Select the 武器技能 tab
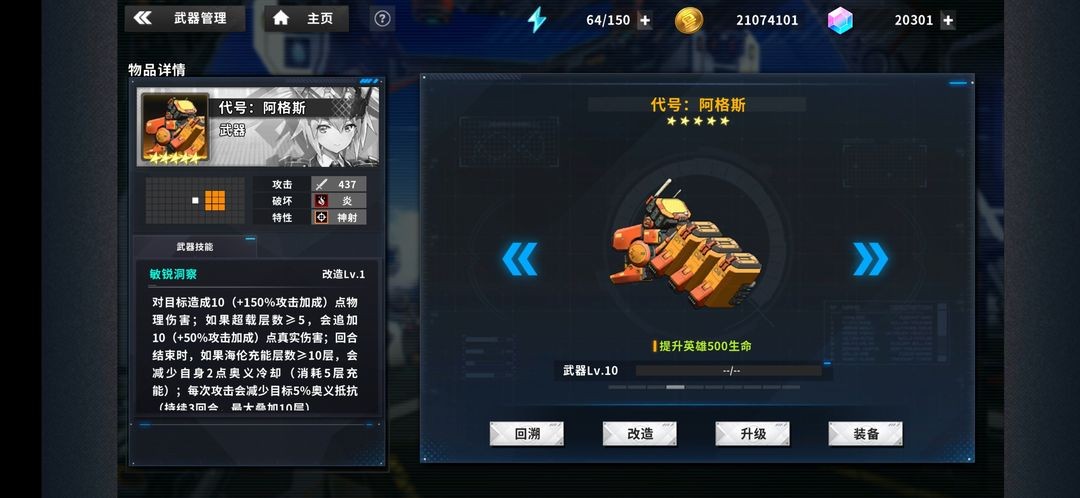 [195, 247]
